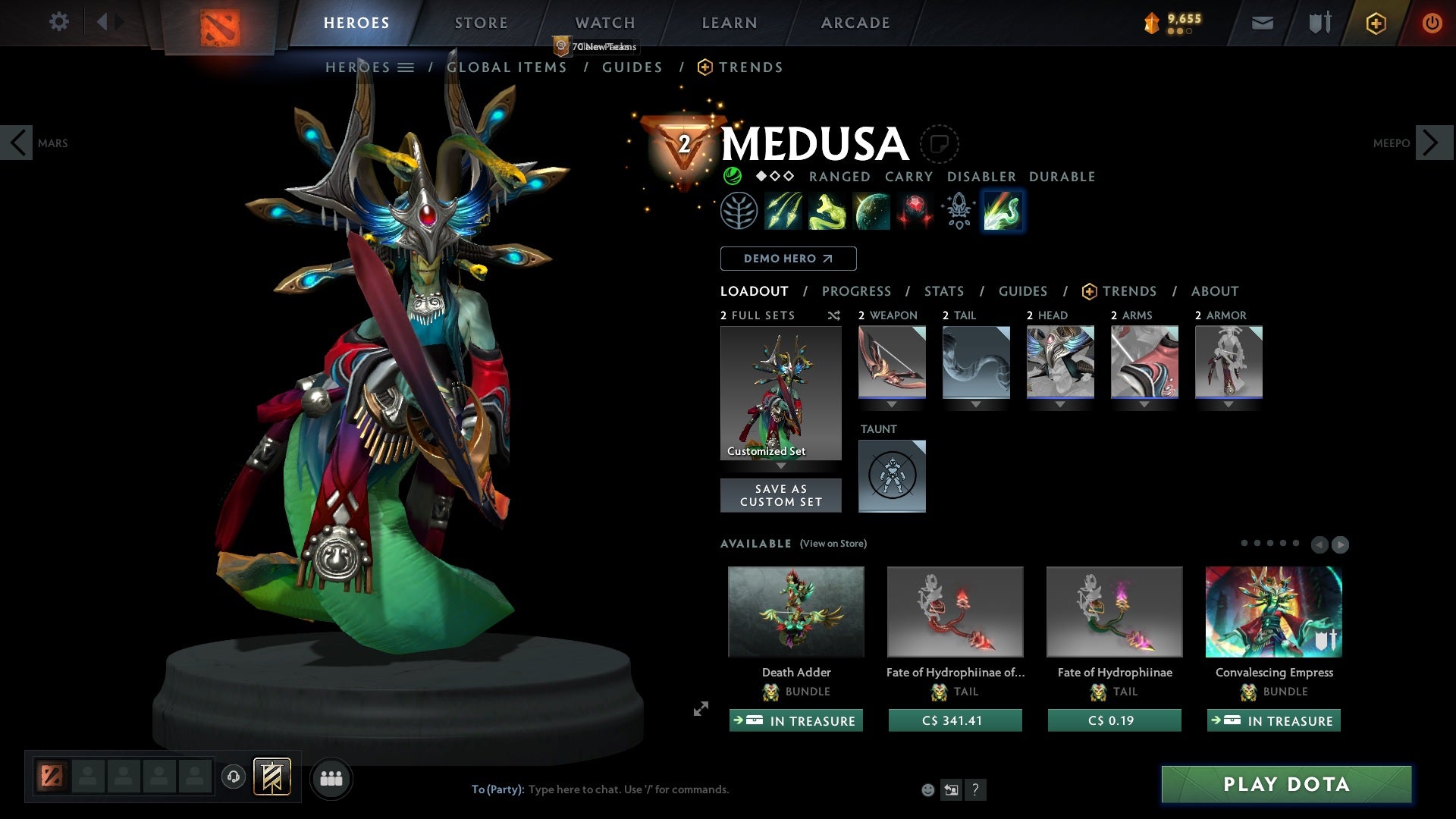Select the Split Shot ability icon
This screenshot has height=819, width=1456.
(783, 210)
